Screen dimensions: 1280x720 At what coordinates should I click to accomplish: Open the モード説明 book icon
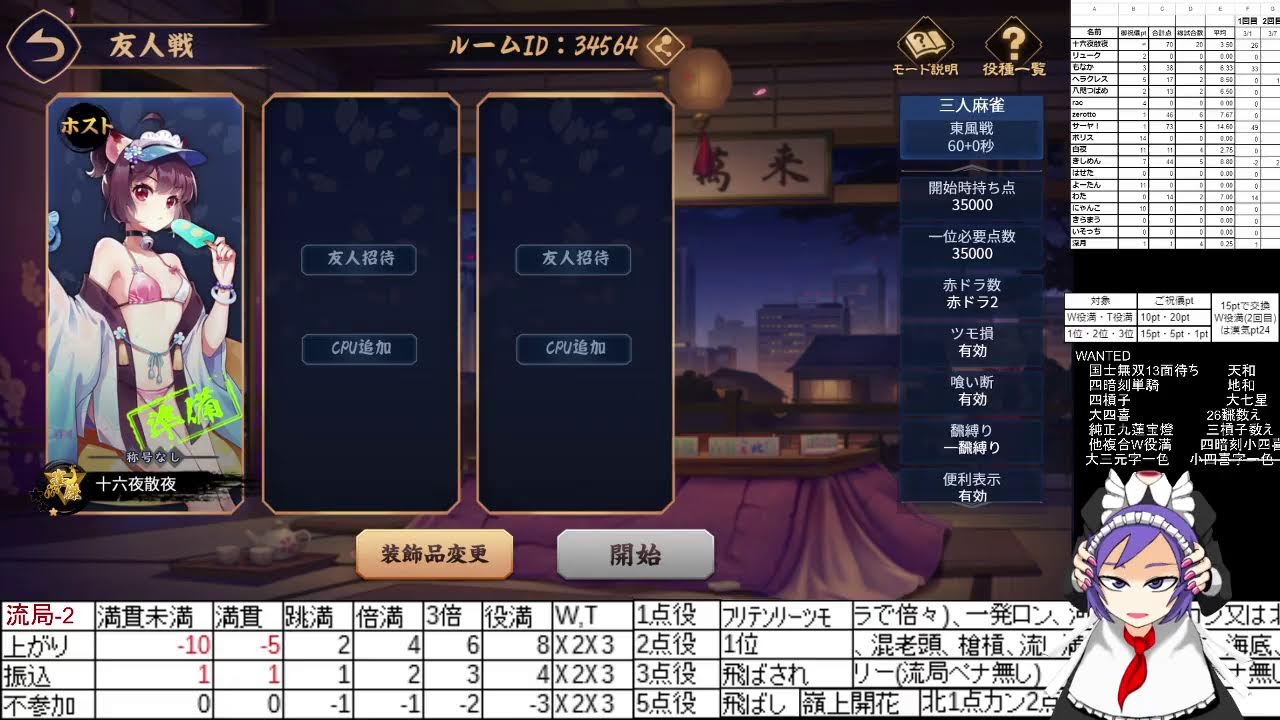(x=924, y=42)
